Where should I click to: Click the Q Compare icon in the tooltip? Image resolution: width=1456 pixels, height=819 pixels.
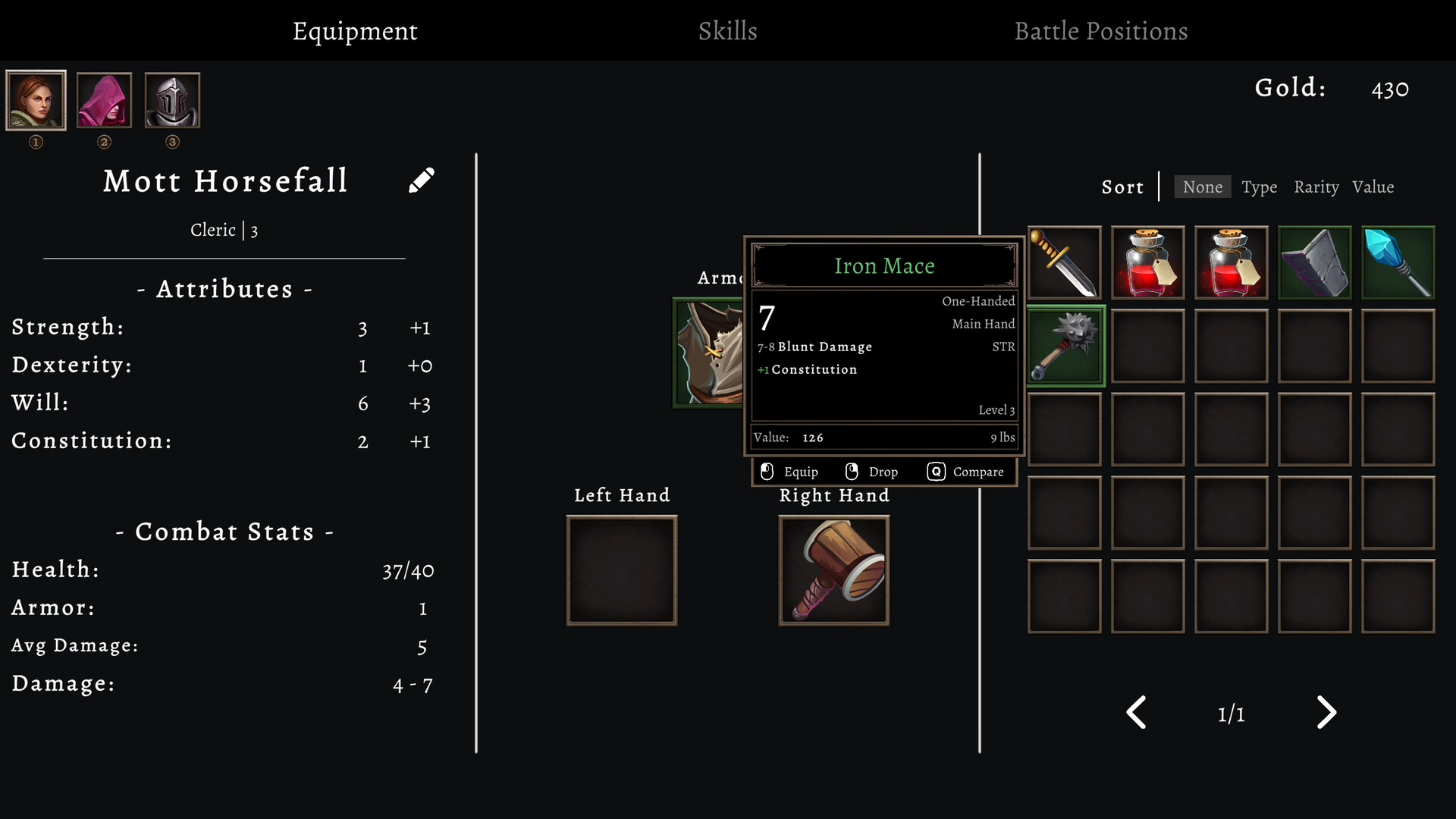(937, 471)
